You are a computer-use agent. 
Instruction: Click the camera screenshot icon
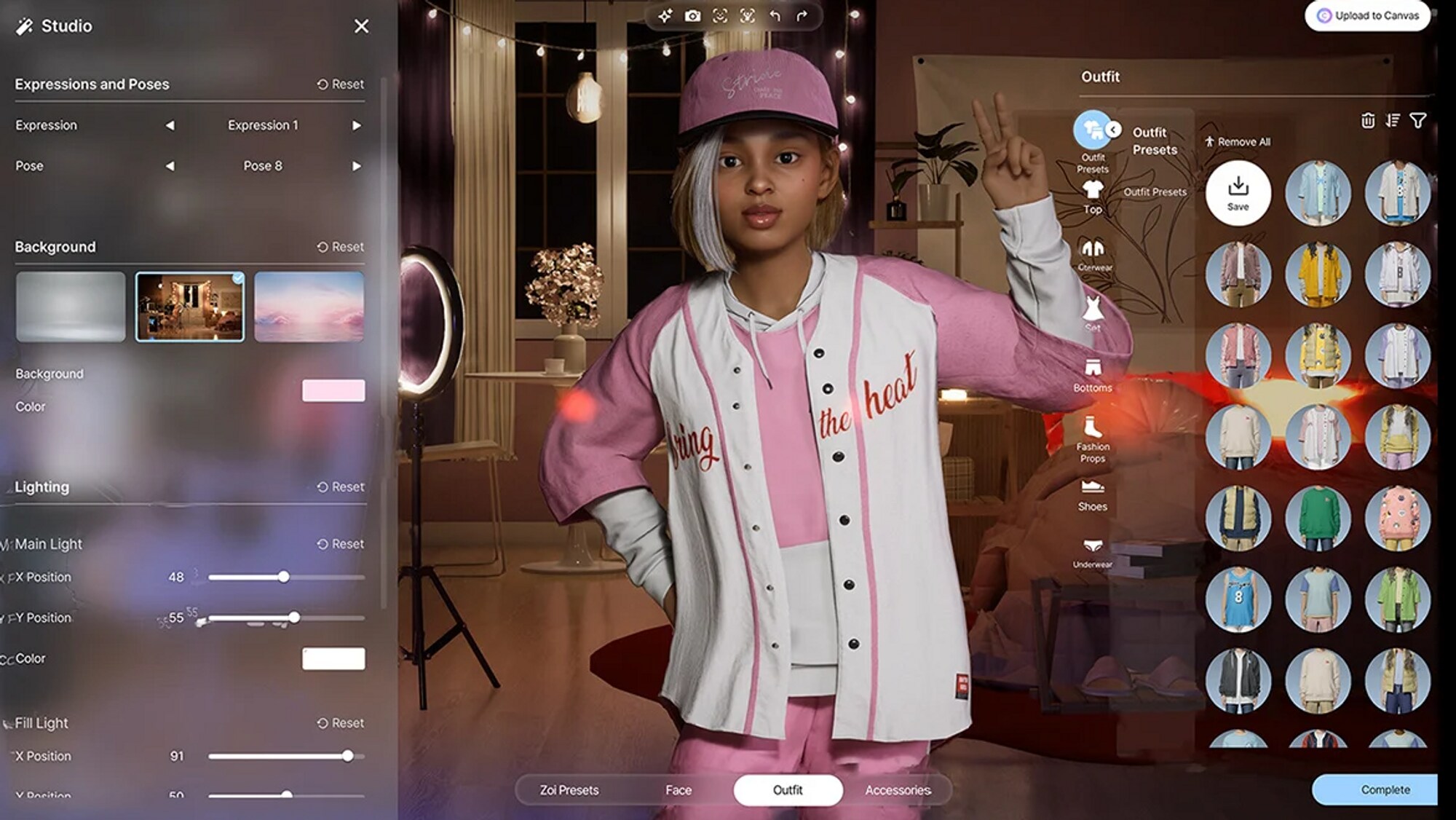[x=692, y=16]
